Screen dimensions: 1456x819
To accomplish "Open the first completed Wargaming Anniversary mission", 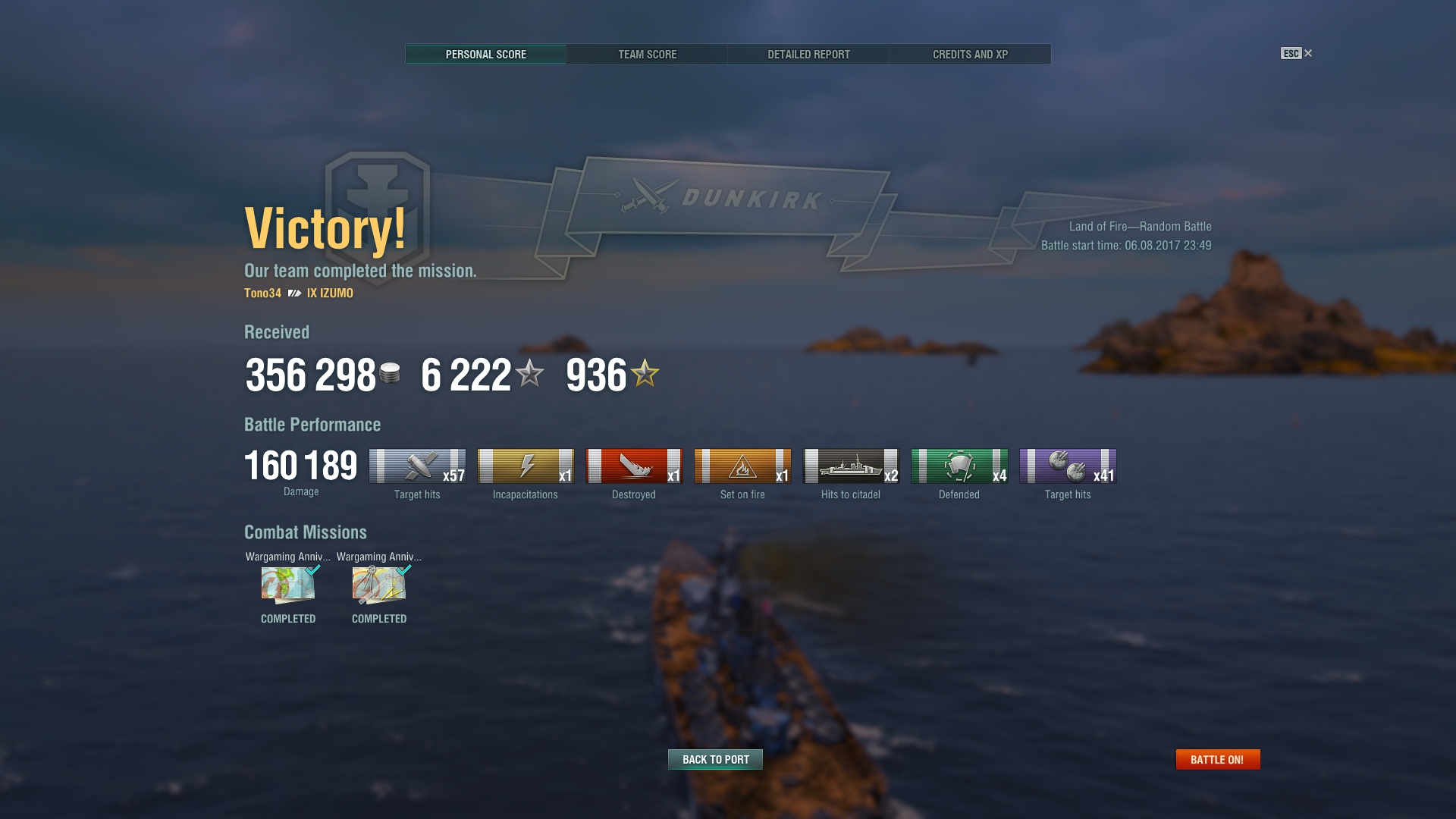I will 288,585.
